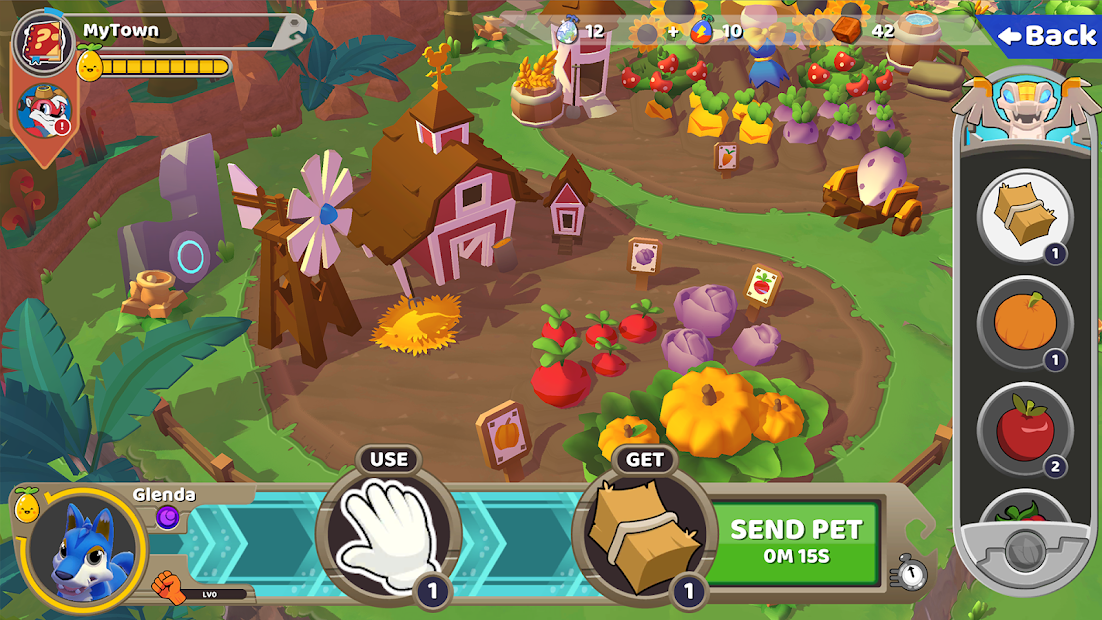Pick the red apple item slot
The height and width of the screenshot is (620, 1102).
point(1024,430)
